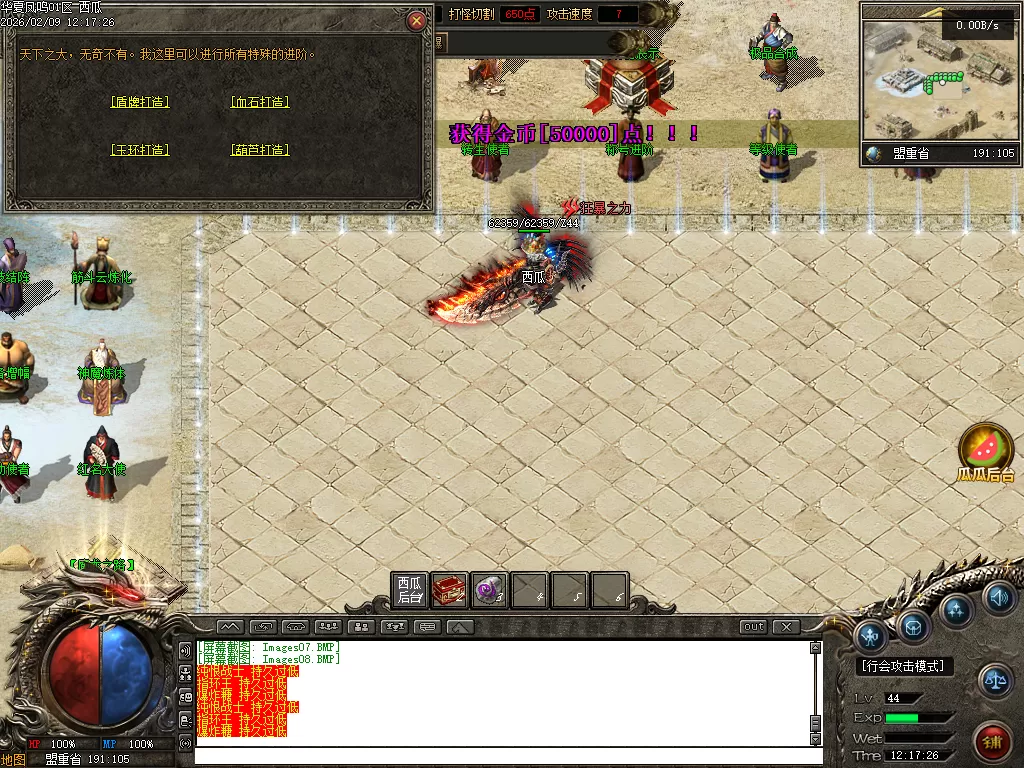Toggle sound with the speaker button
The image size is (1024, 768).
coord(998,598)
